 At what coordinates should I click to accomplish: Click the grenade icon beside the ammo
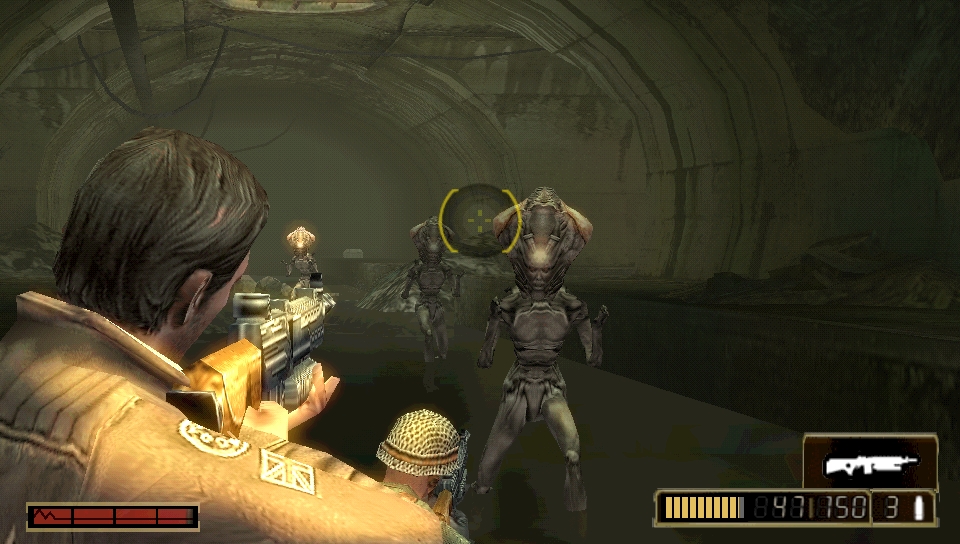pyautogui.click(x=918, y=508)
